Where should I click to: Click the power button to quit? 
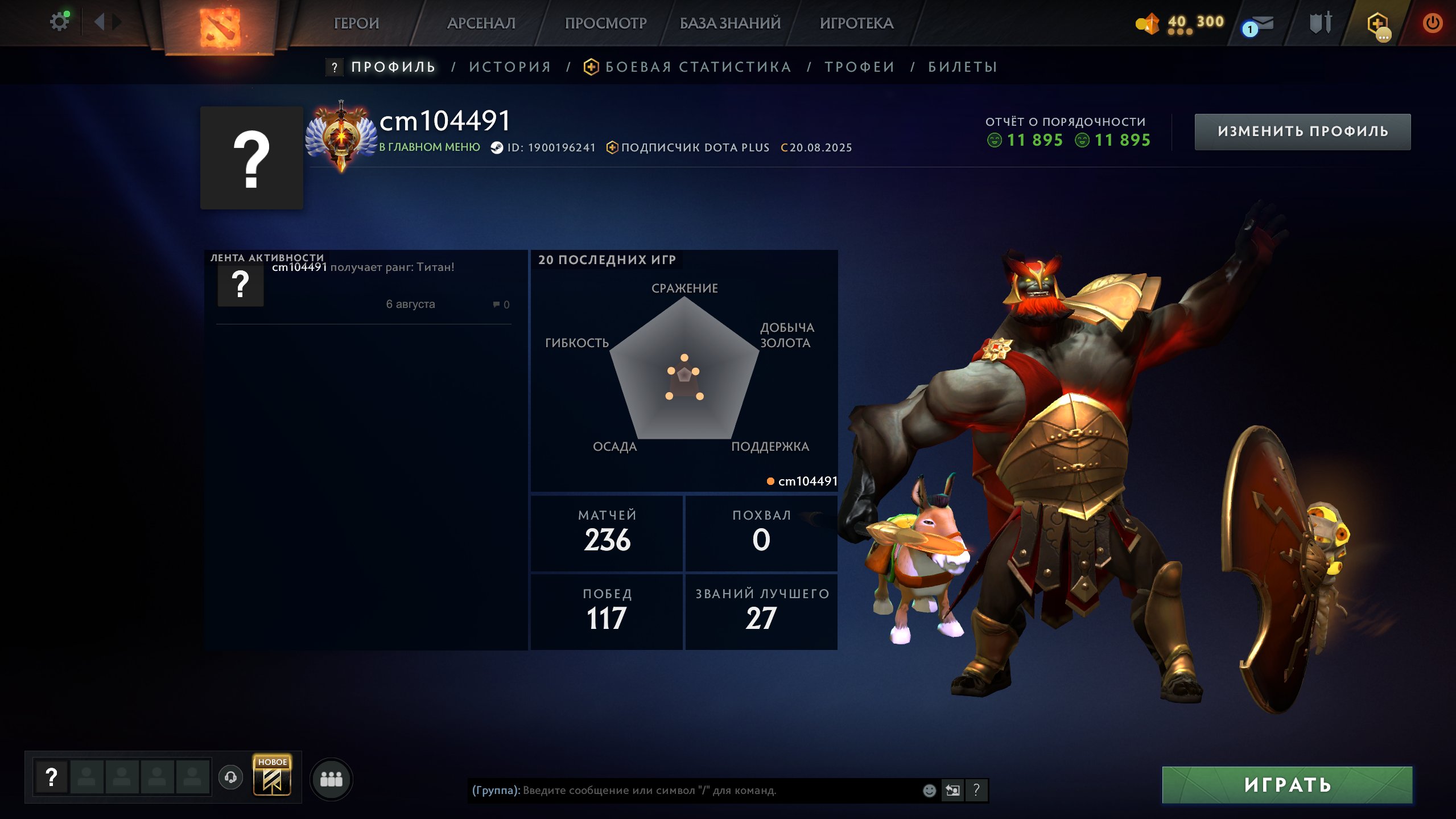click(1433, 23)
